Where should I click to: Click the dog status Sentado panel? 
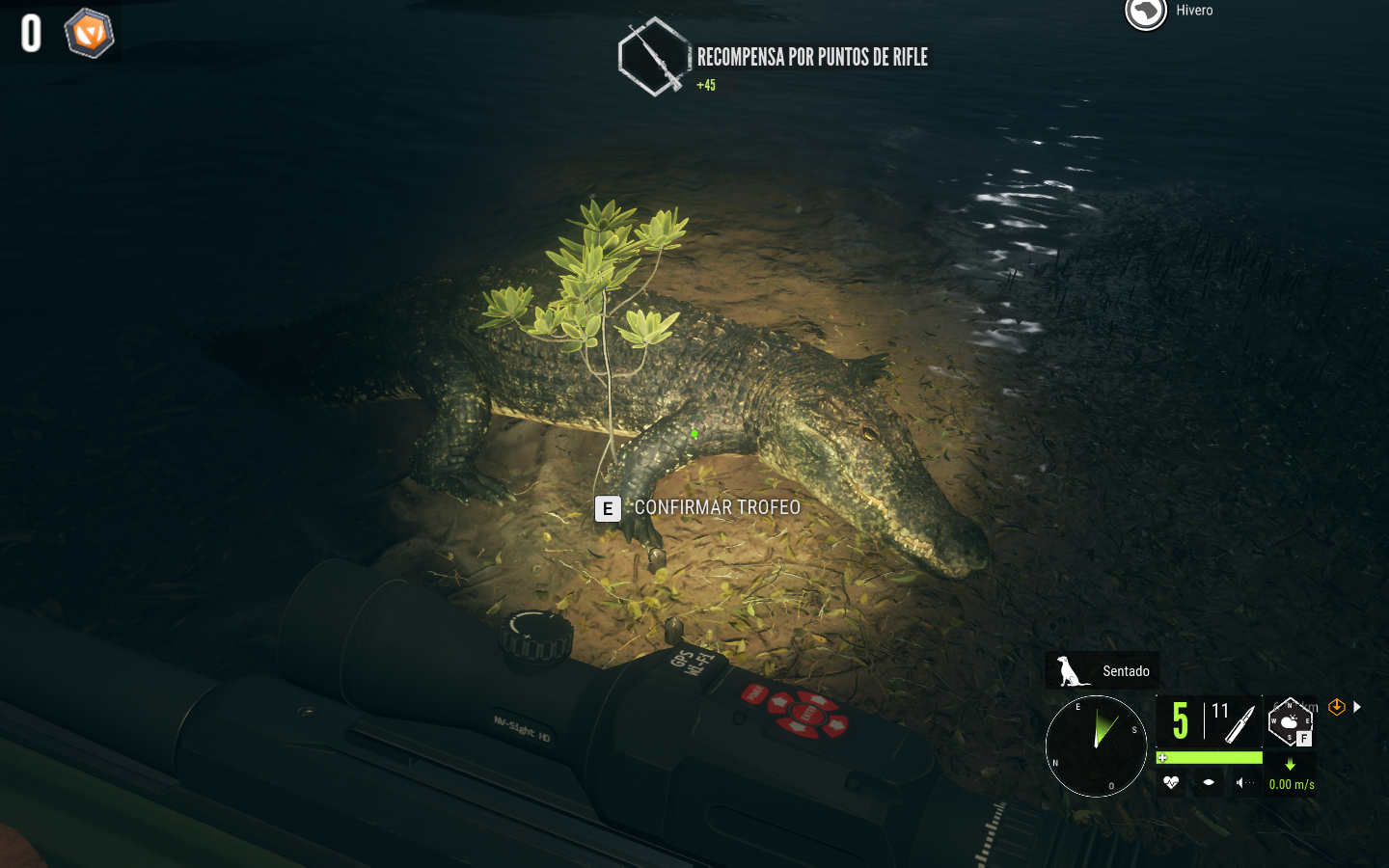(1103, 670)
